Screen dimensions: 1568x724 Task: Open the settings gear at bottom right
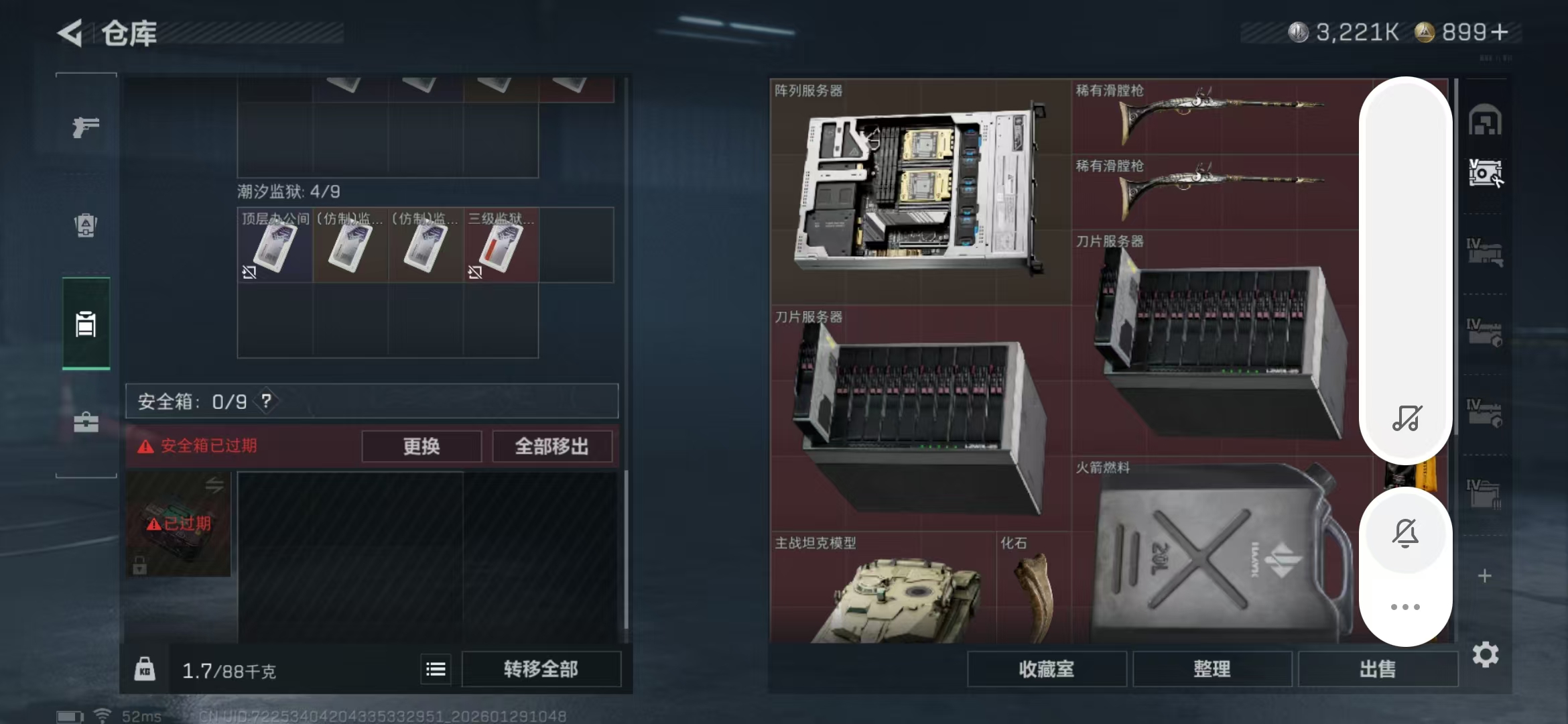[1487, 654]
